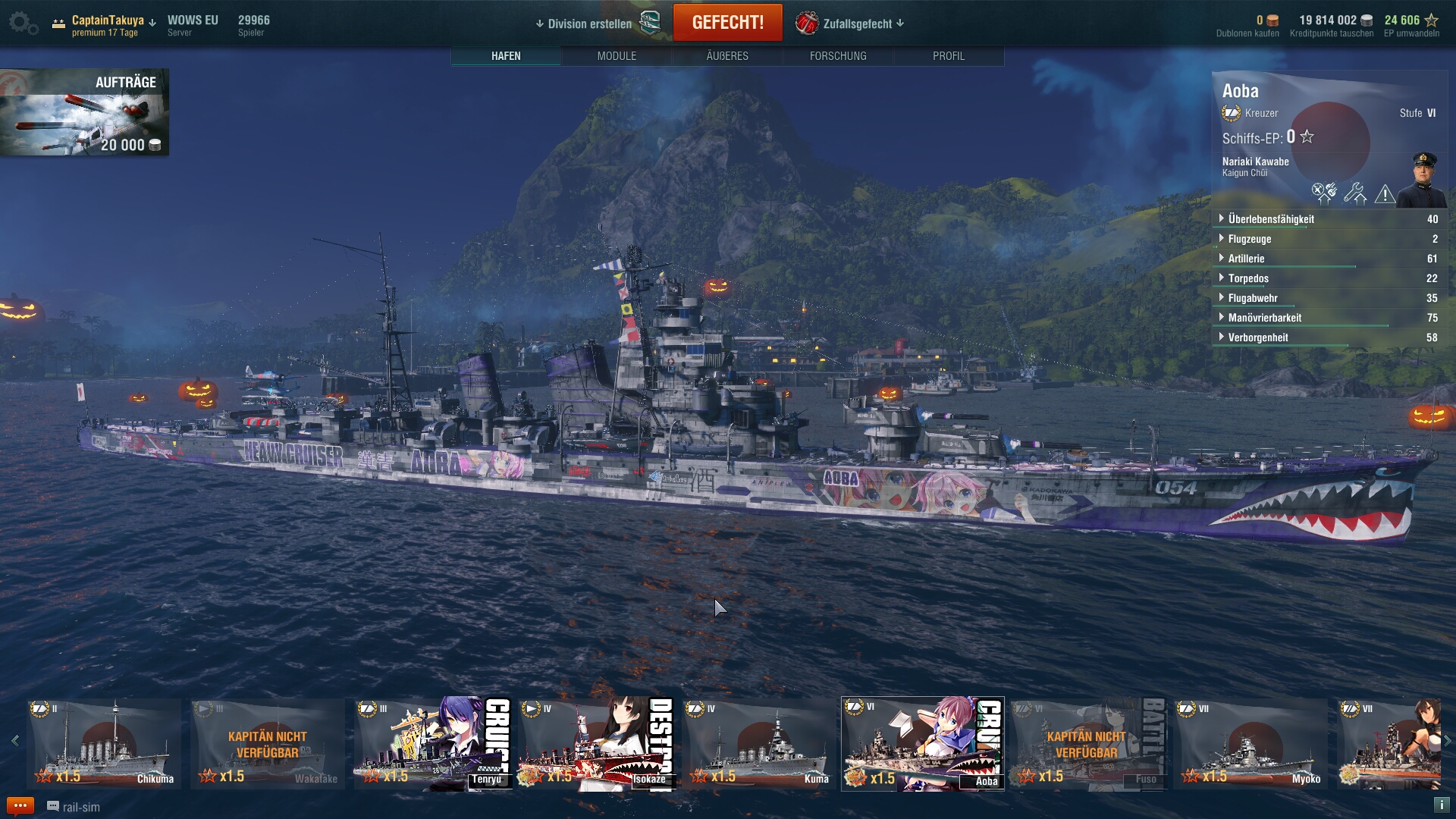The width and height of the screenshot is (1456, 819).
Task: Expand the Verborgenheit stat row
Action: click(x=1258, y=337)
